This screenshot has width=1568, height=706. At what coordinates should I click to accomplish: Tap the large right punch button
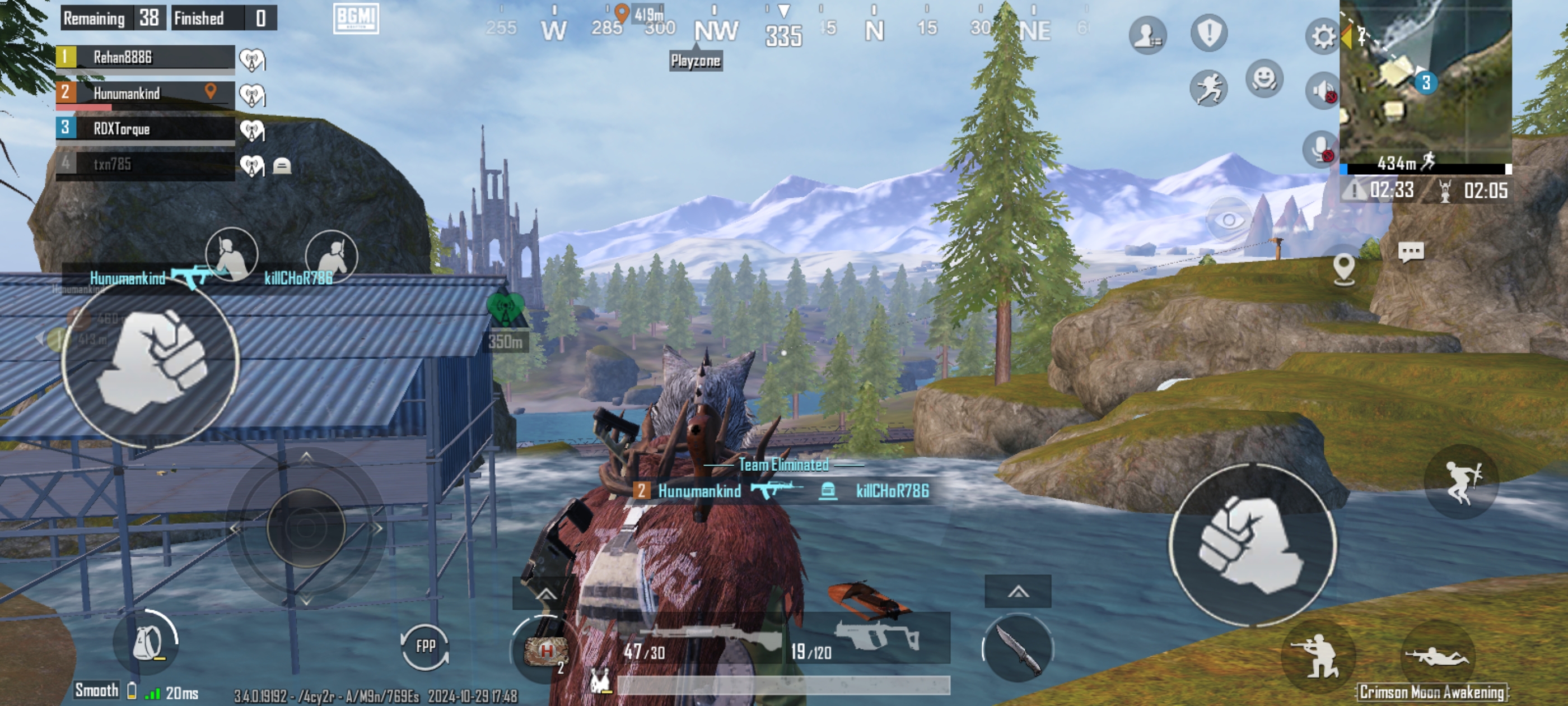tap(1252, 544)
